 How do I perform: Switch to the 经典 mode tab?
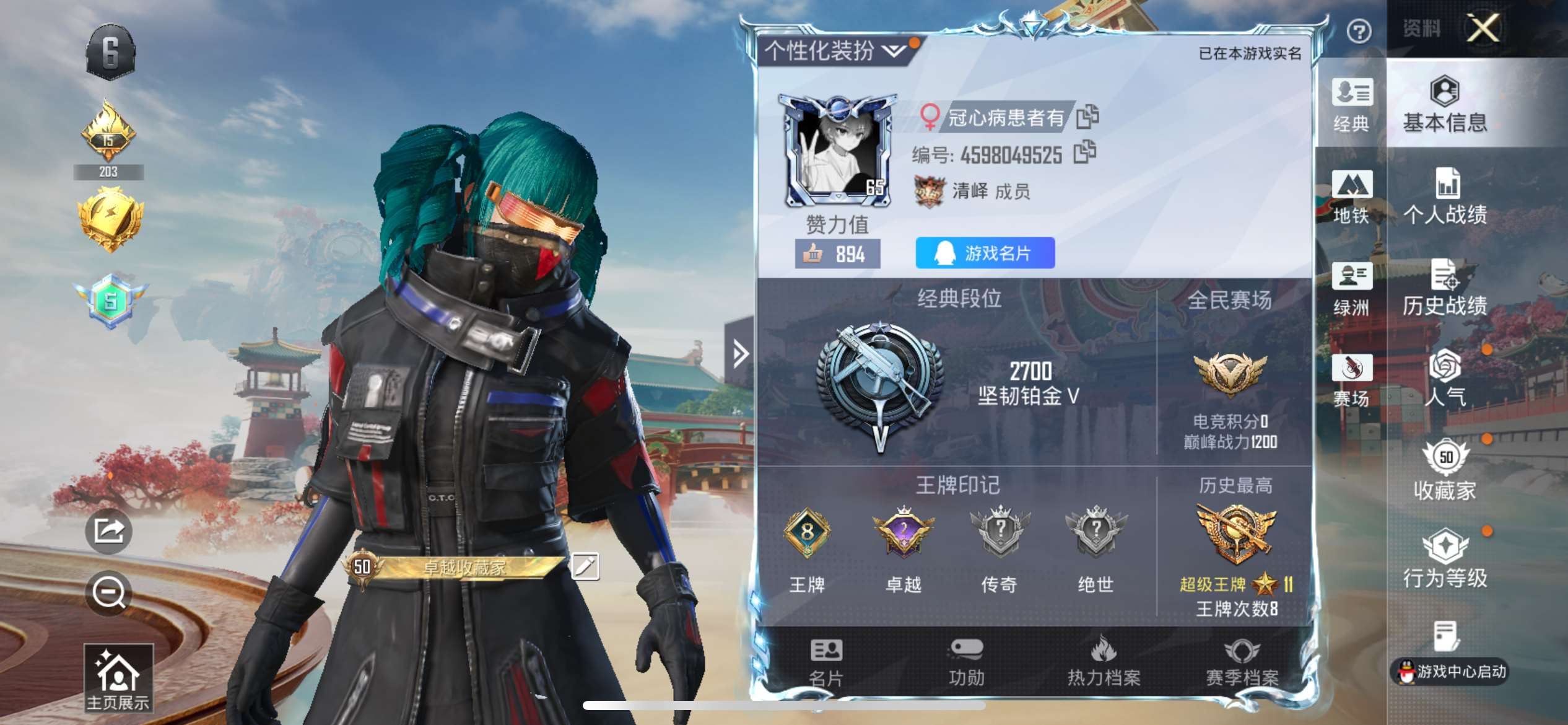pos(1351,105)
